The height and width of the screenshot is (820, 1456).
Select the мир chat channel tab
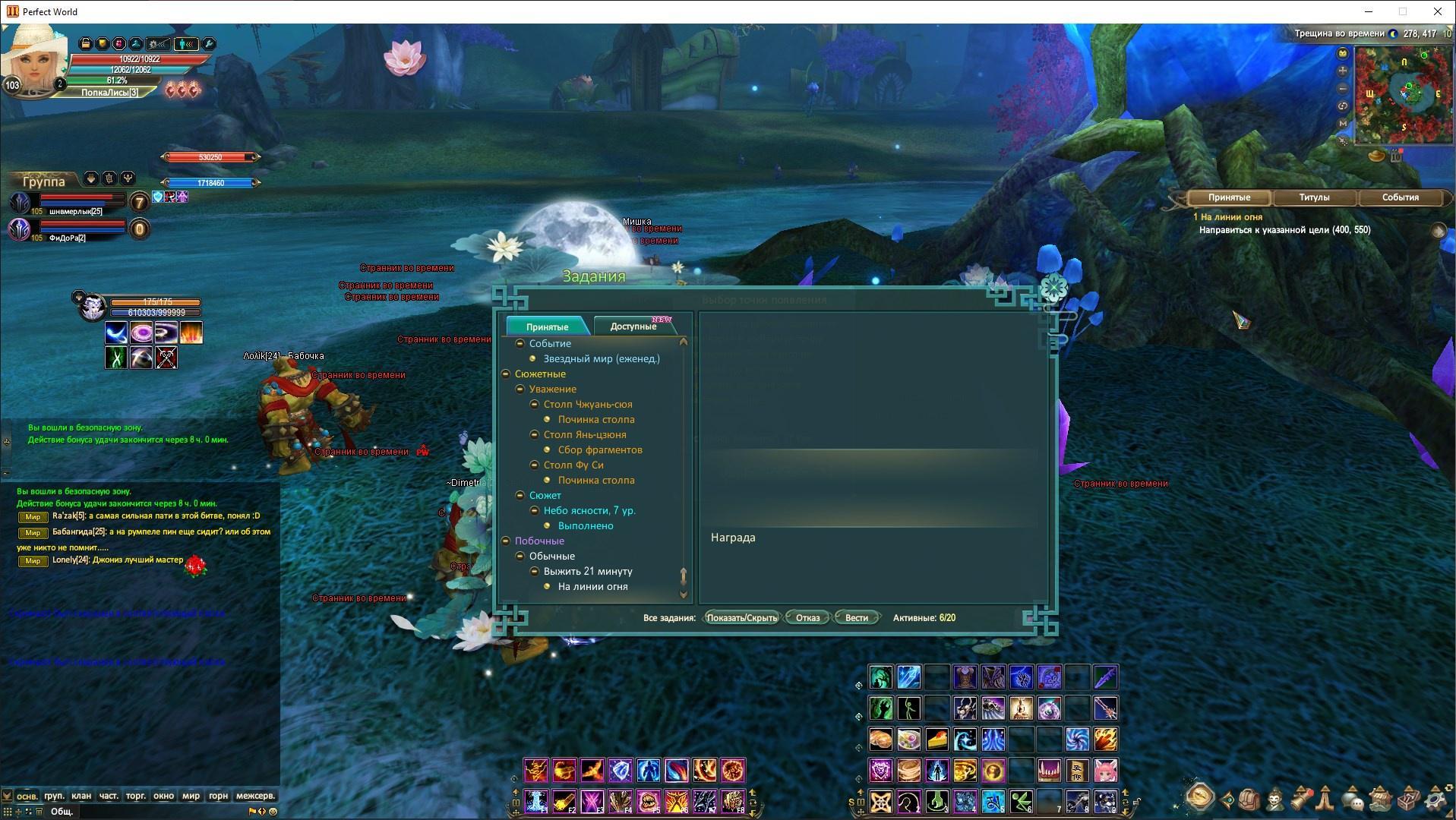point(191,796)
